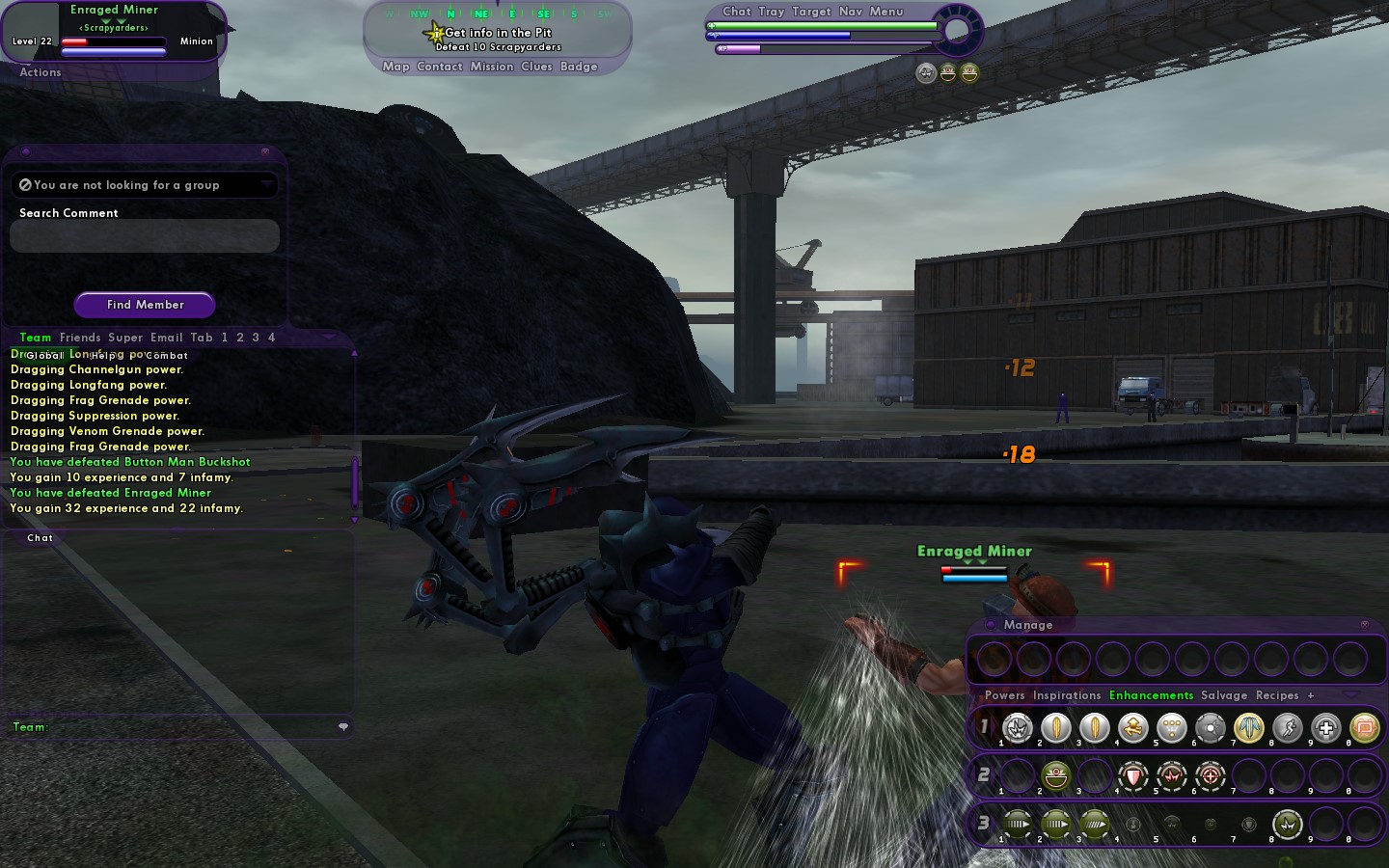
Task: Focus the Search Comment text field
Action: 145,235
